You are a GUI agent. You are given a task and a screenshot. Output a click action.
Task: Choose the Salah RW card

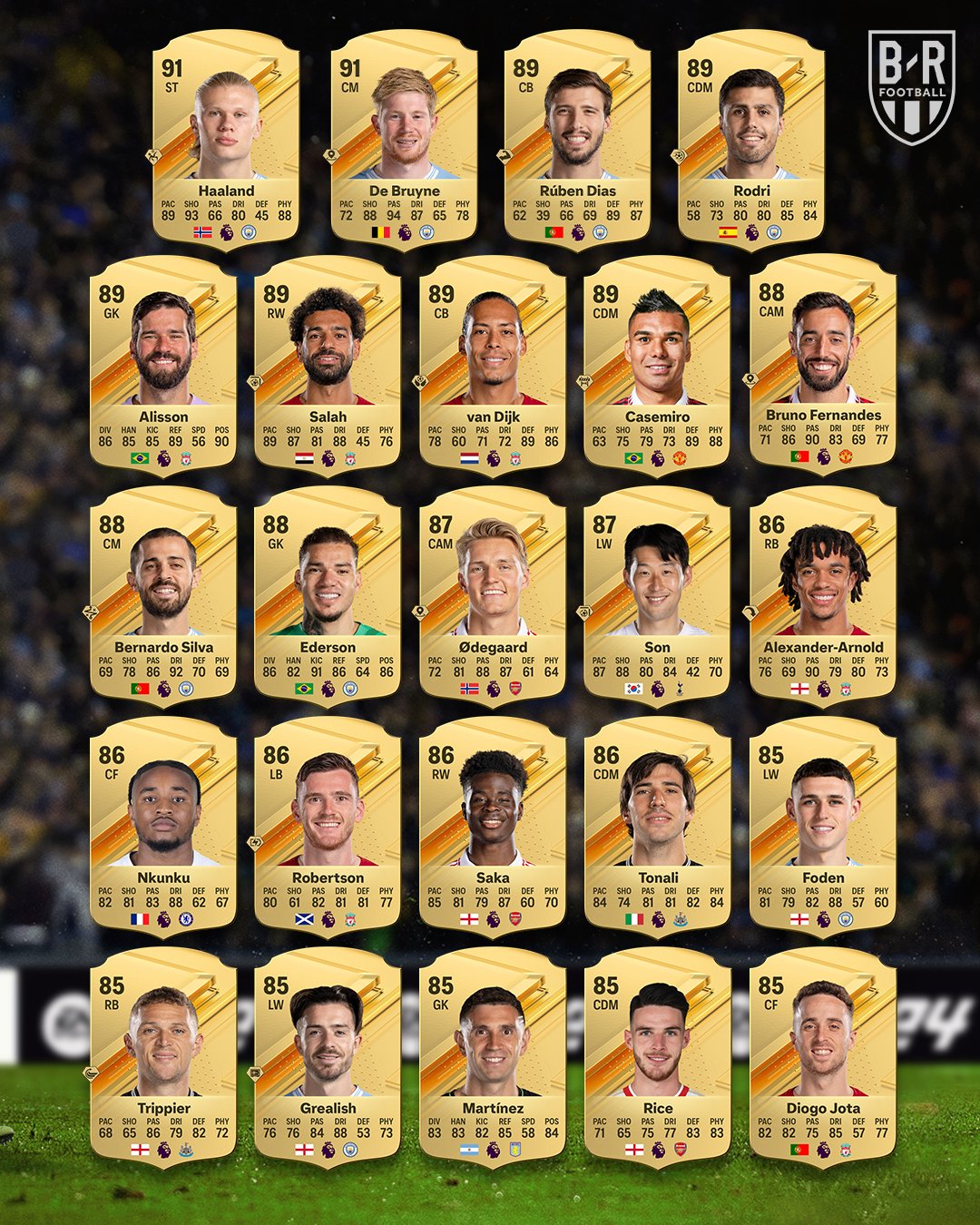(328, 363)
